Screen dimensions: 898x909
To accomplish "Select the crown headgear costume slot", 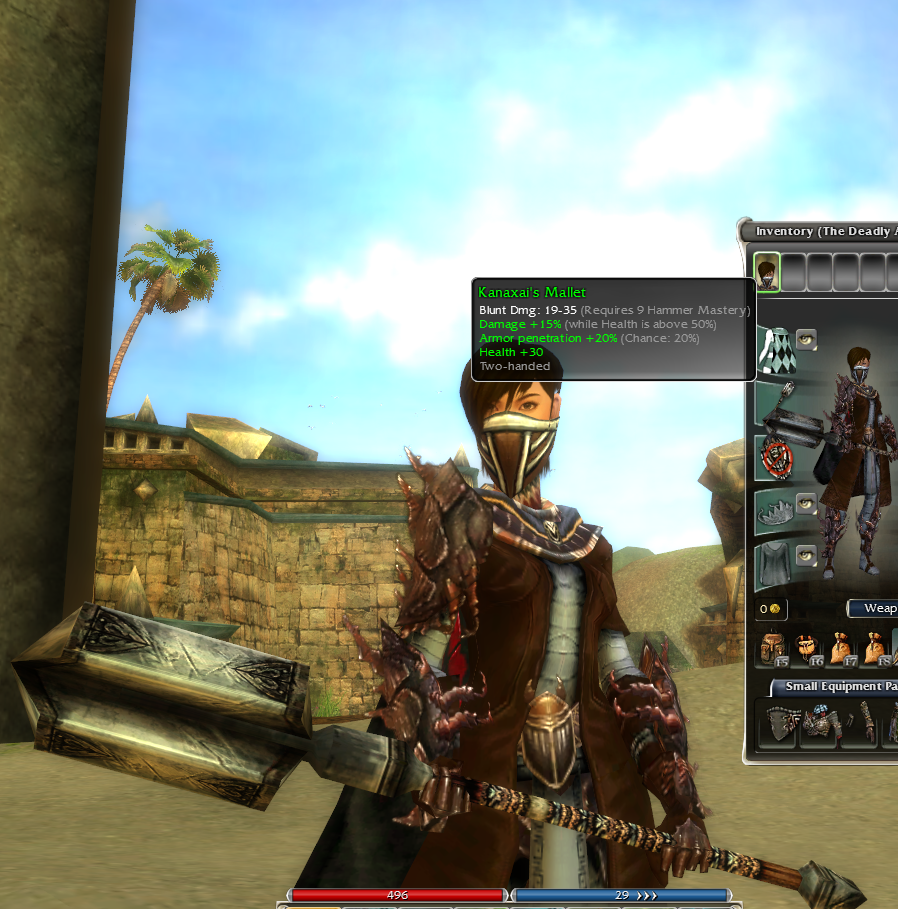I will 774,510.
